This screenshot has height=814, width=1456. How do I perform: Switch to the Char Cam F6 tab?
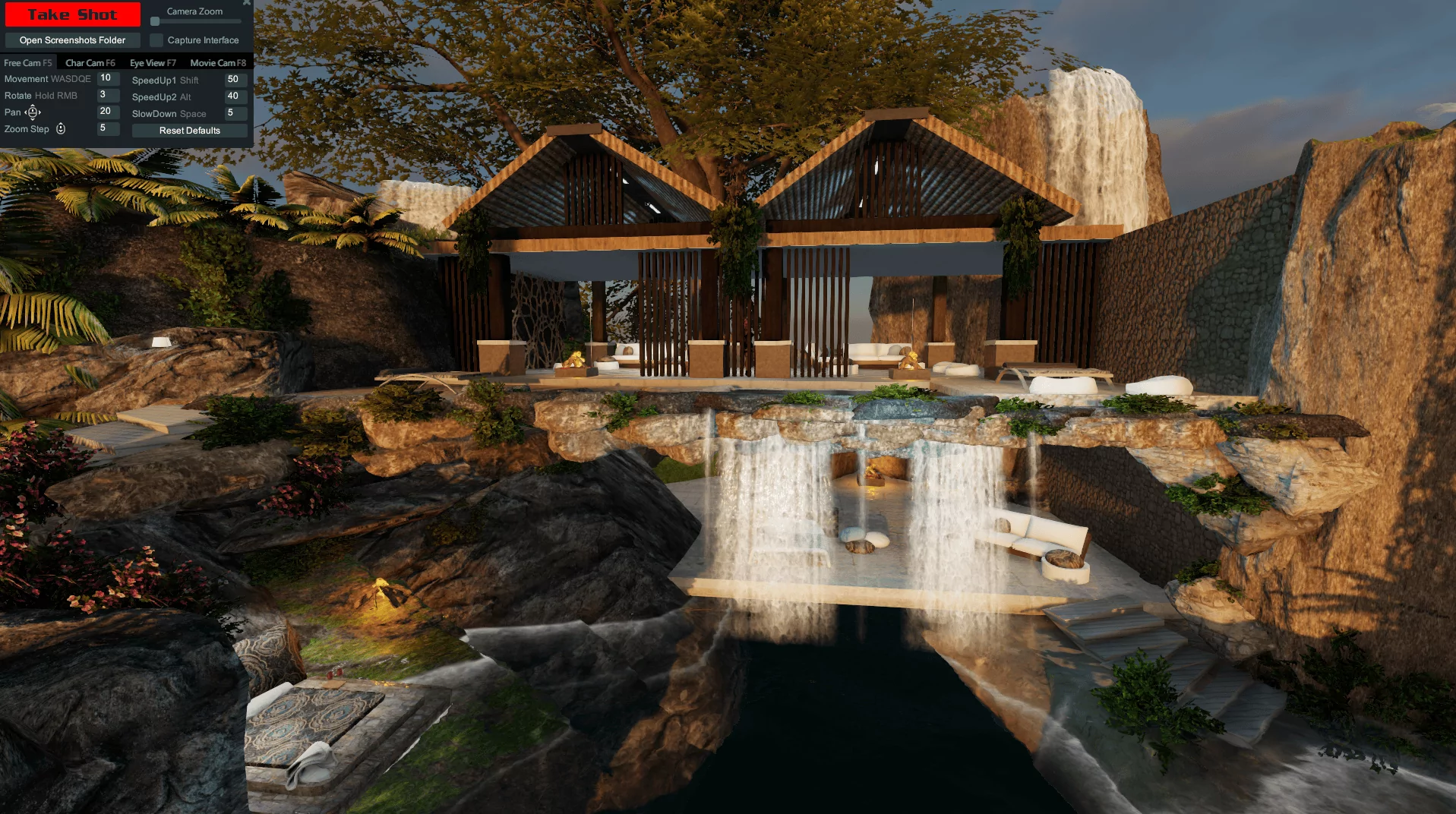point(90,62)
